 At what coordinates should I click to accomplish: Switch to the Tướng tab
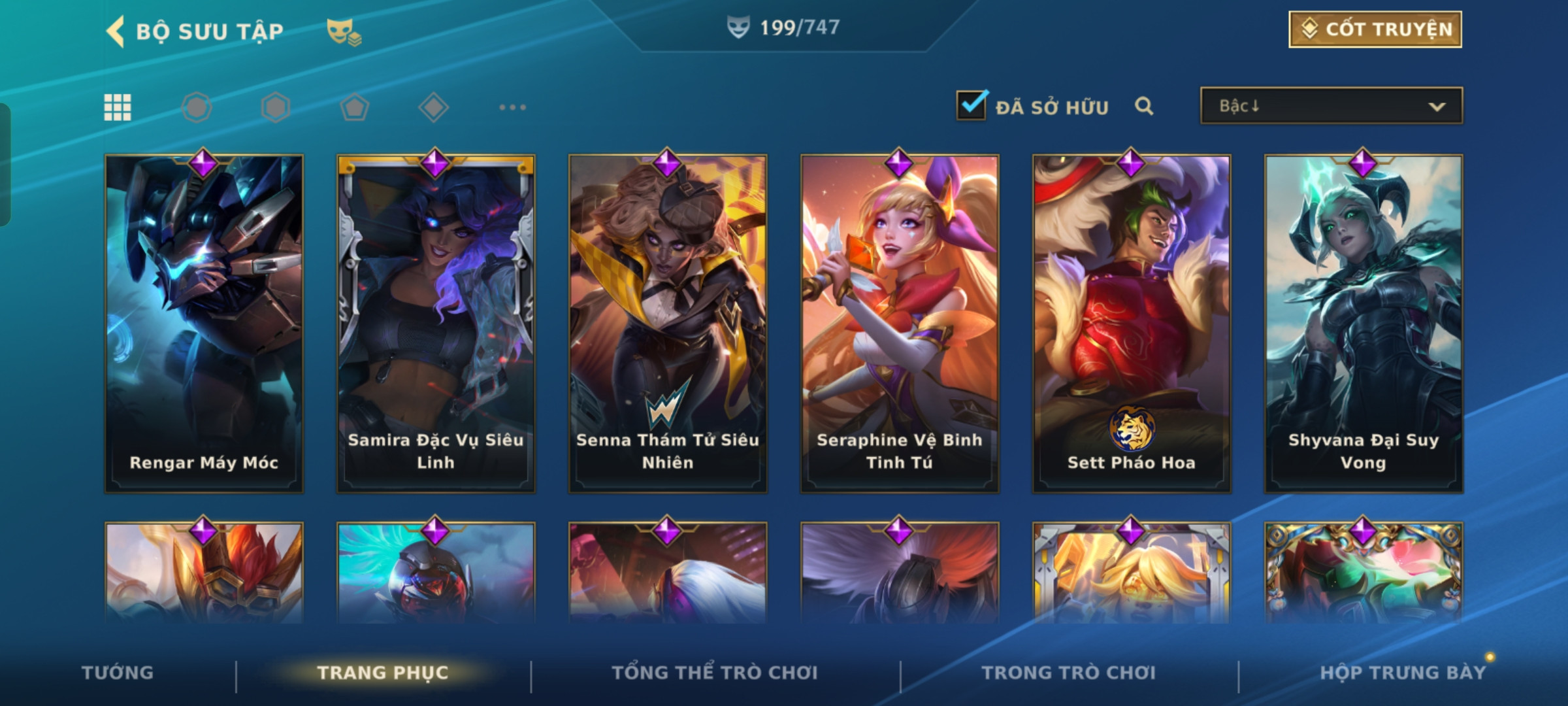pyautogui.click(x=118, y=673)
